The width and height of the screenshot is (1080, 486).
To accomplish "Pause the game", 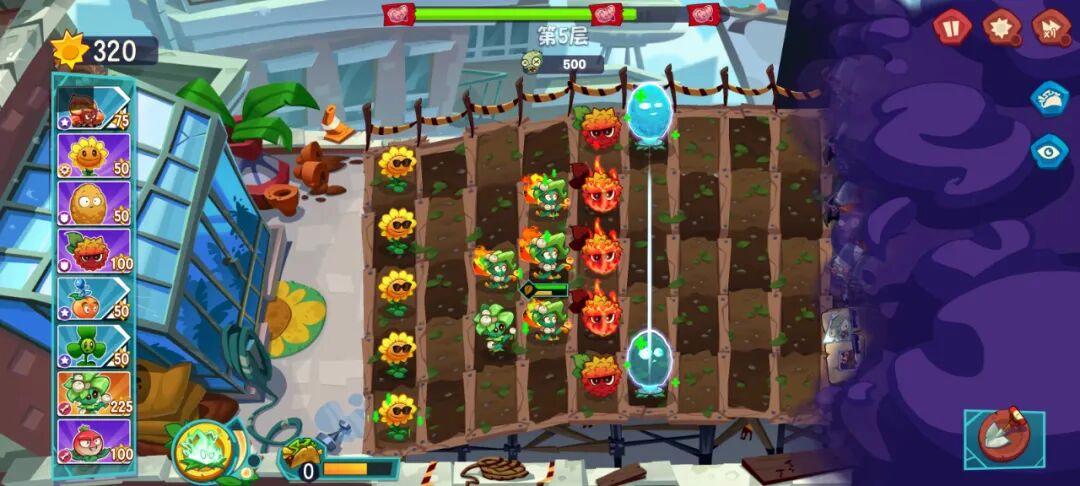I will pos(952,27).
